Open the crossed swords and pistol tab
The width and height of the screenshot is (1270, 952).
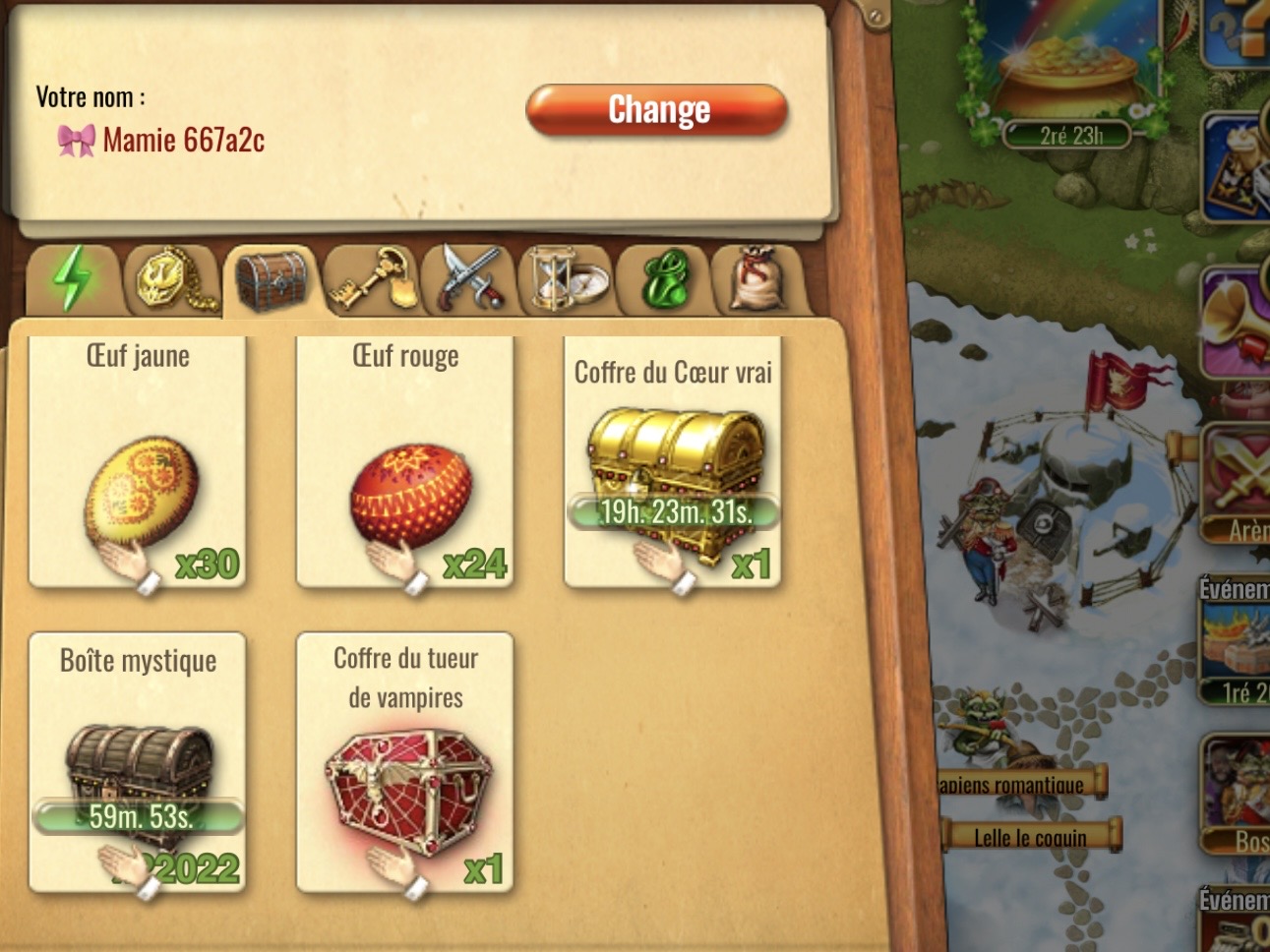(x=470, y=279)
